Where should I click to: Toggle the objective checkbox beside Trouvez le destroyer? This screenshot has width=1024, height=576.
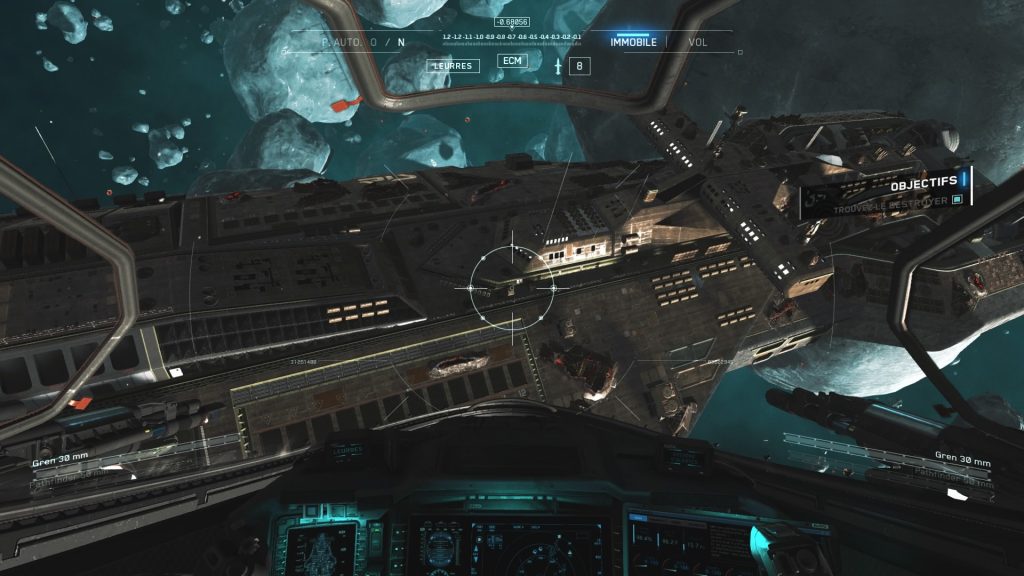coord(957,200)
